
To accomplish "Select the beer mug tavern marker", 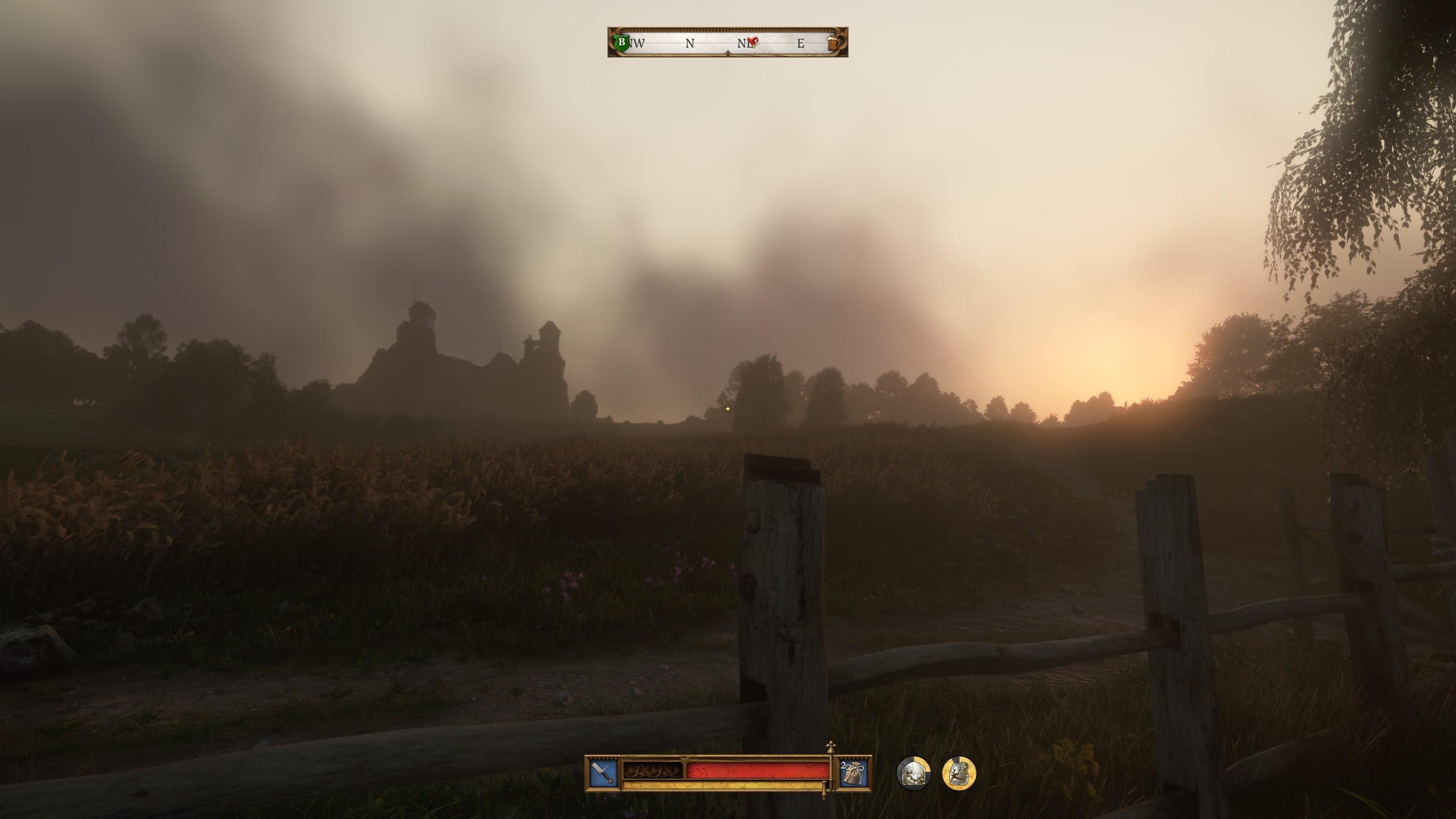I will [834, 43].
